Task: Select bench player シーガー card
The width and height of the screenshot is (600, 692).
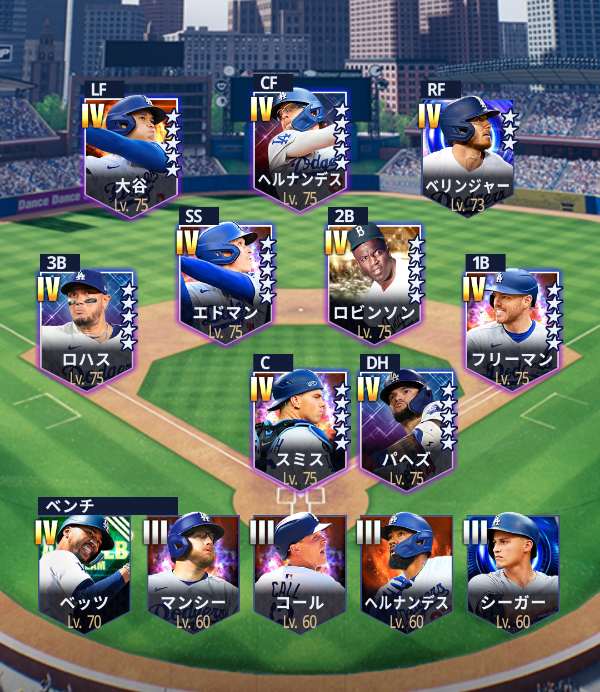Action: (513, 572)
